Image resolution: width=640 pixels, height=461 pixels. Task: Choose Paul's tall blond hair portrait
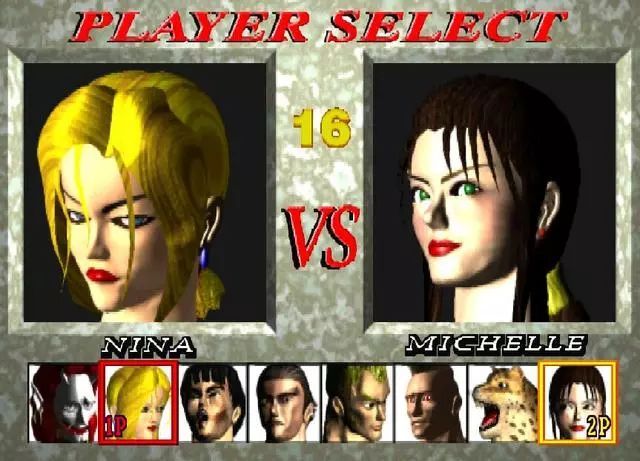357,402
